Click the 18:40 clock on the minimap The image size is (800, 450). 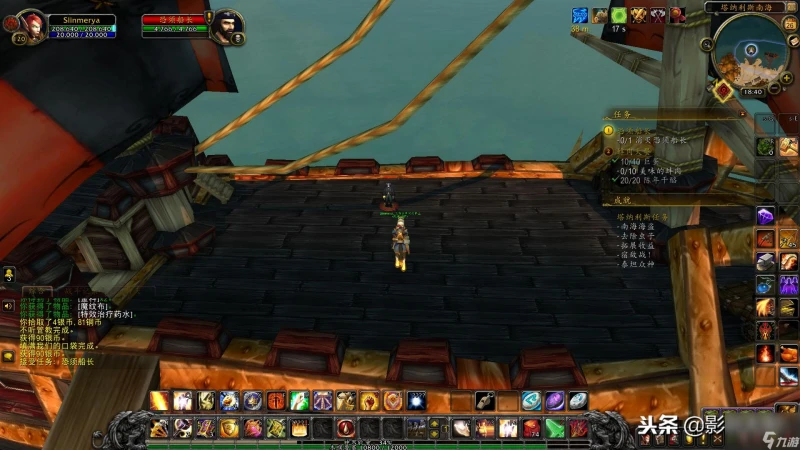(x=752, y=91)
